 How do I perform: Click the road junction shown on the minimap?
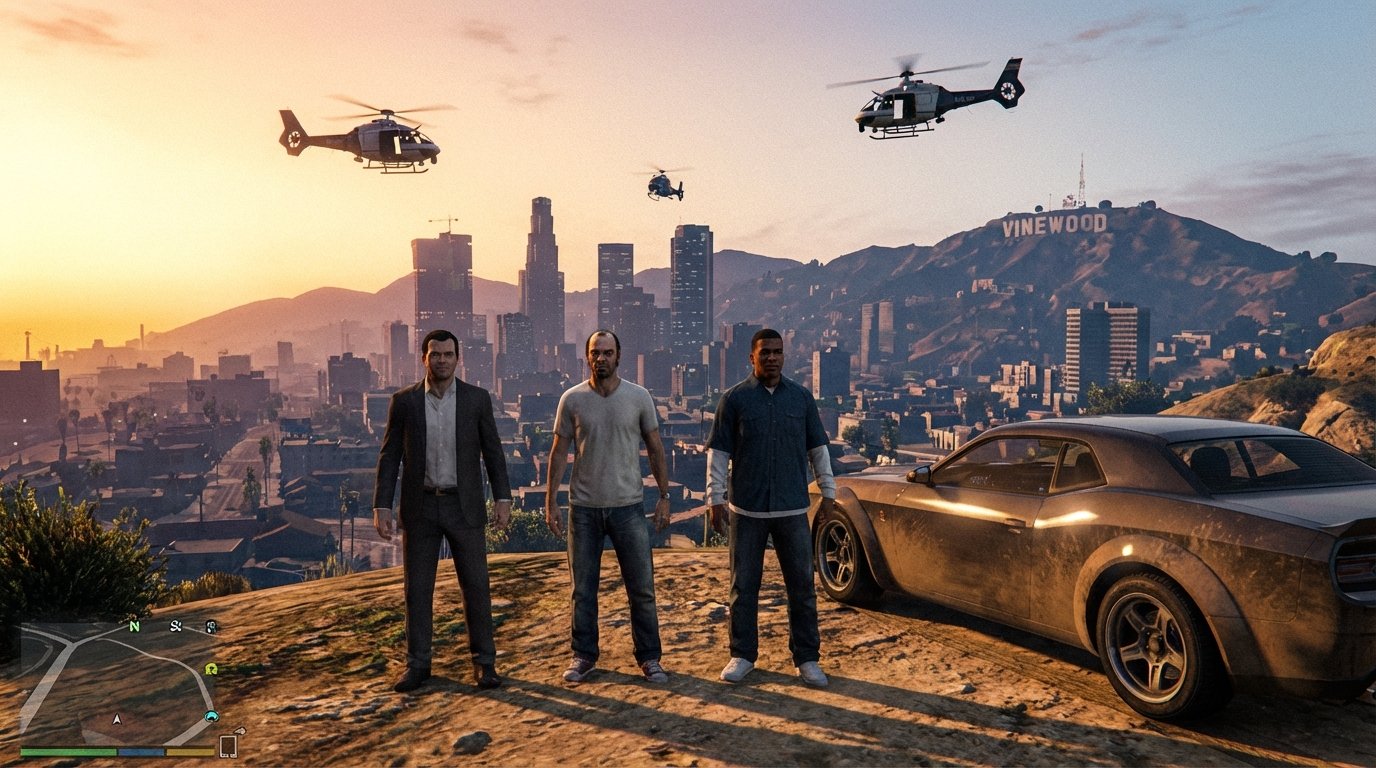point(70,642)
